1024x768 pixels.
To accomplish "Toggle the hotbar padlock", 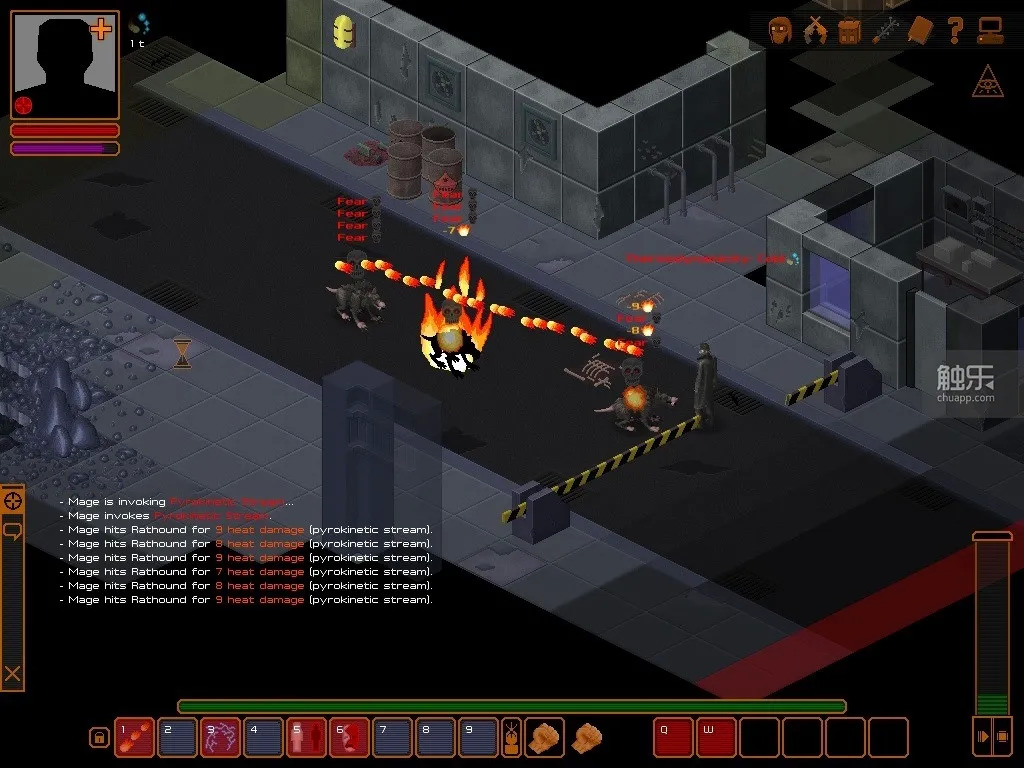I will click(99, 738).
